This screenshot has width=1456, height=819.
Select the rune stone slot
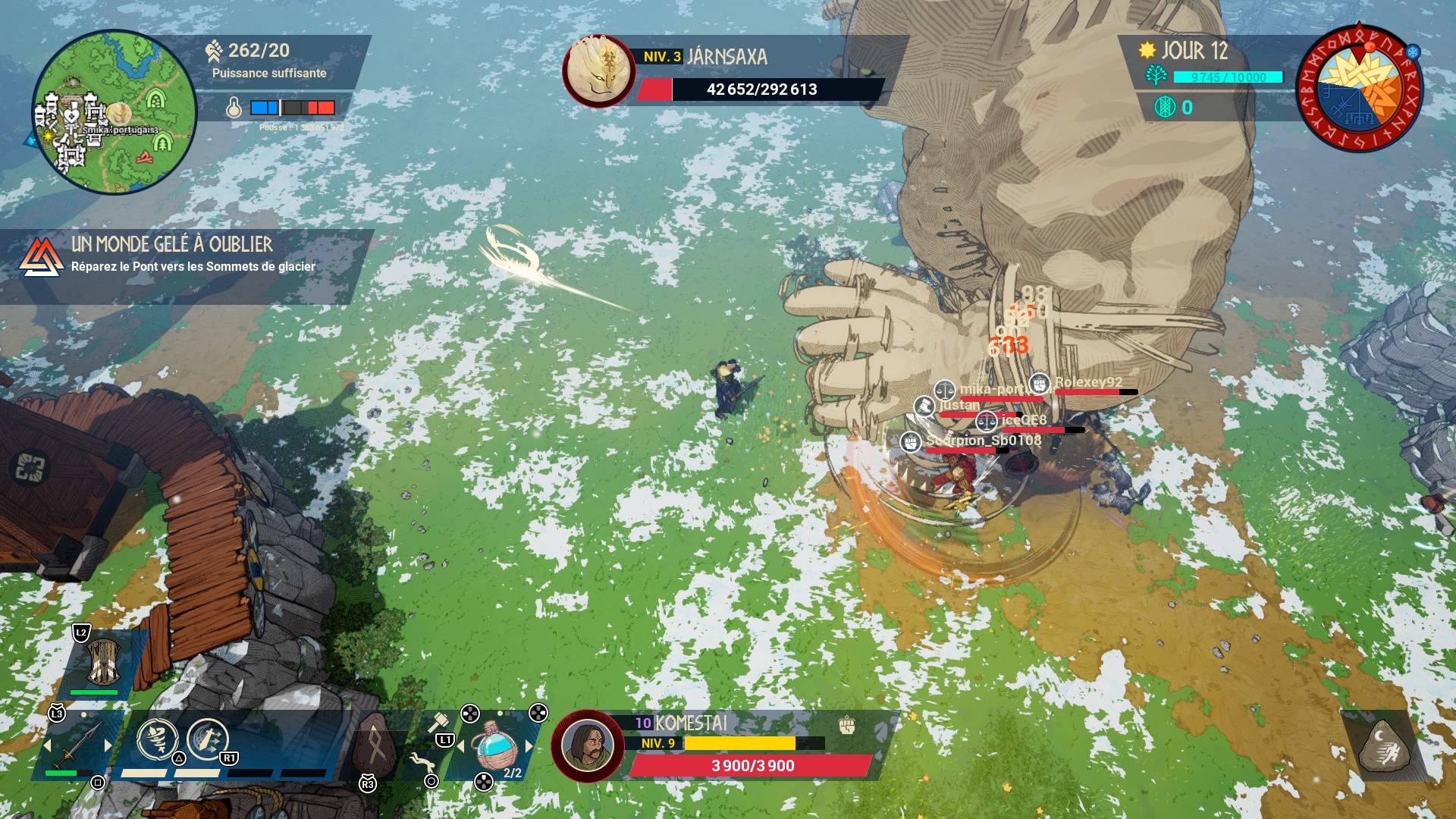[375, 745]
